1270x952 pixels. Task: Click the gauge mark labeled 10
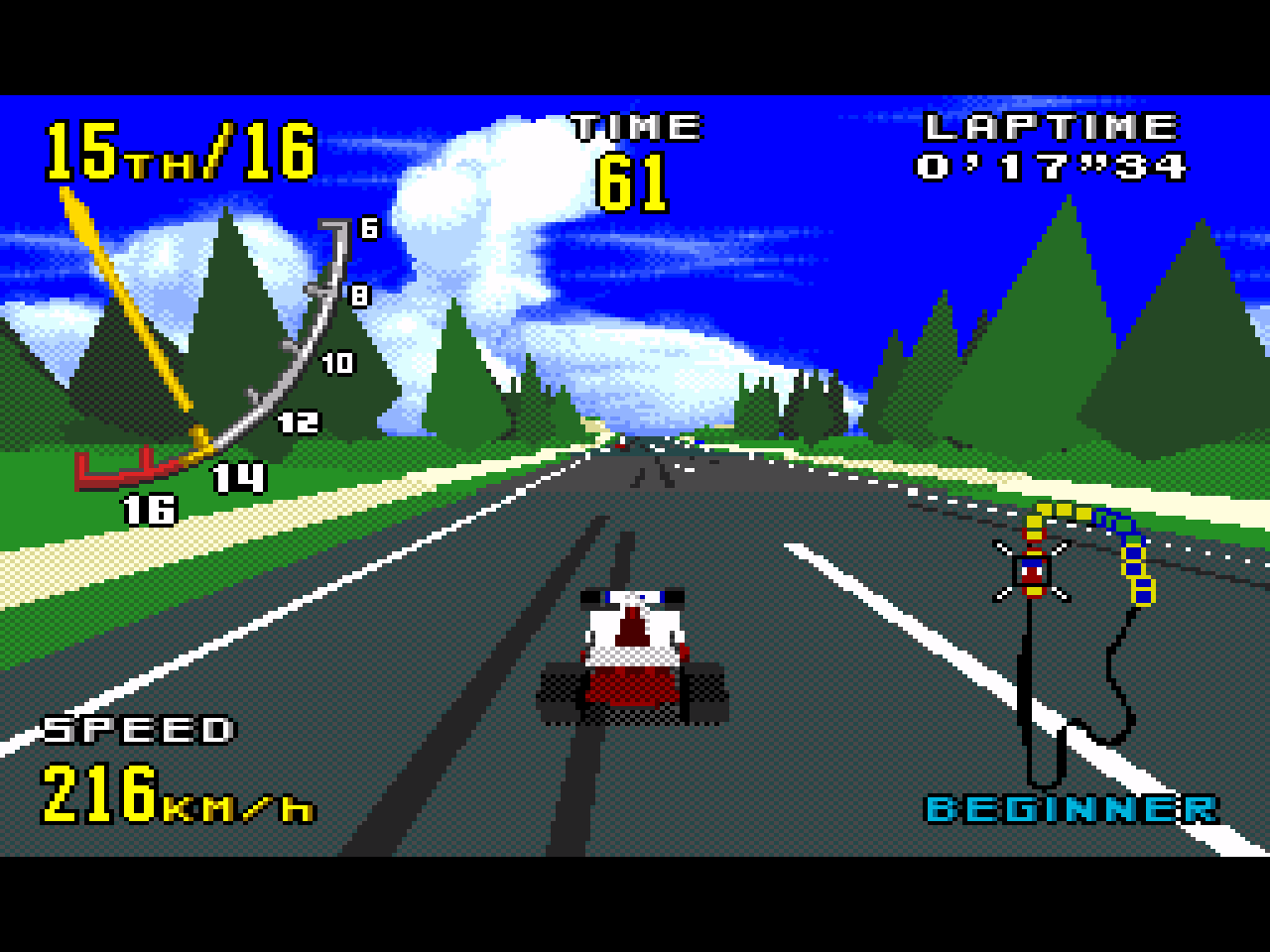[336, 362]
